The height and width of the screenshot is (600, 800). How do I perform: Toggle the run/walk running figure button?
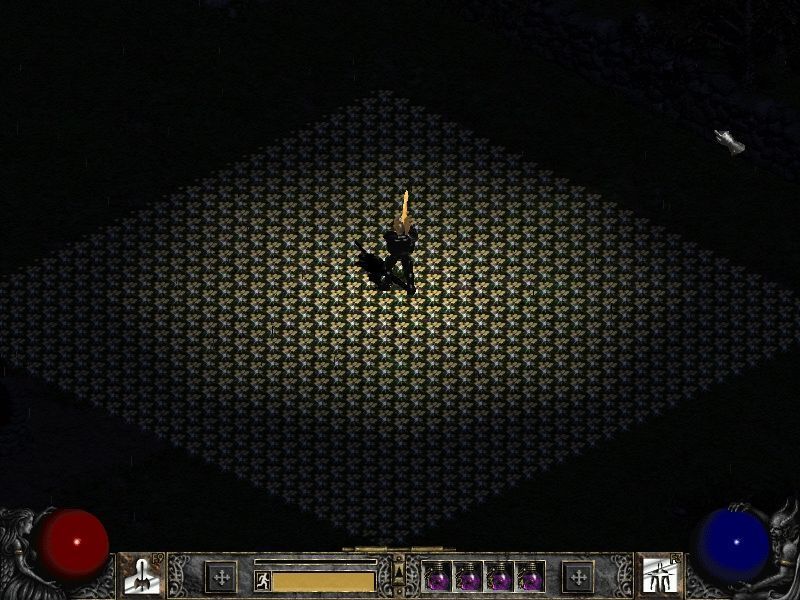point(262,579)
